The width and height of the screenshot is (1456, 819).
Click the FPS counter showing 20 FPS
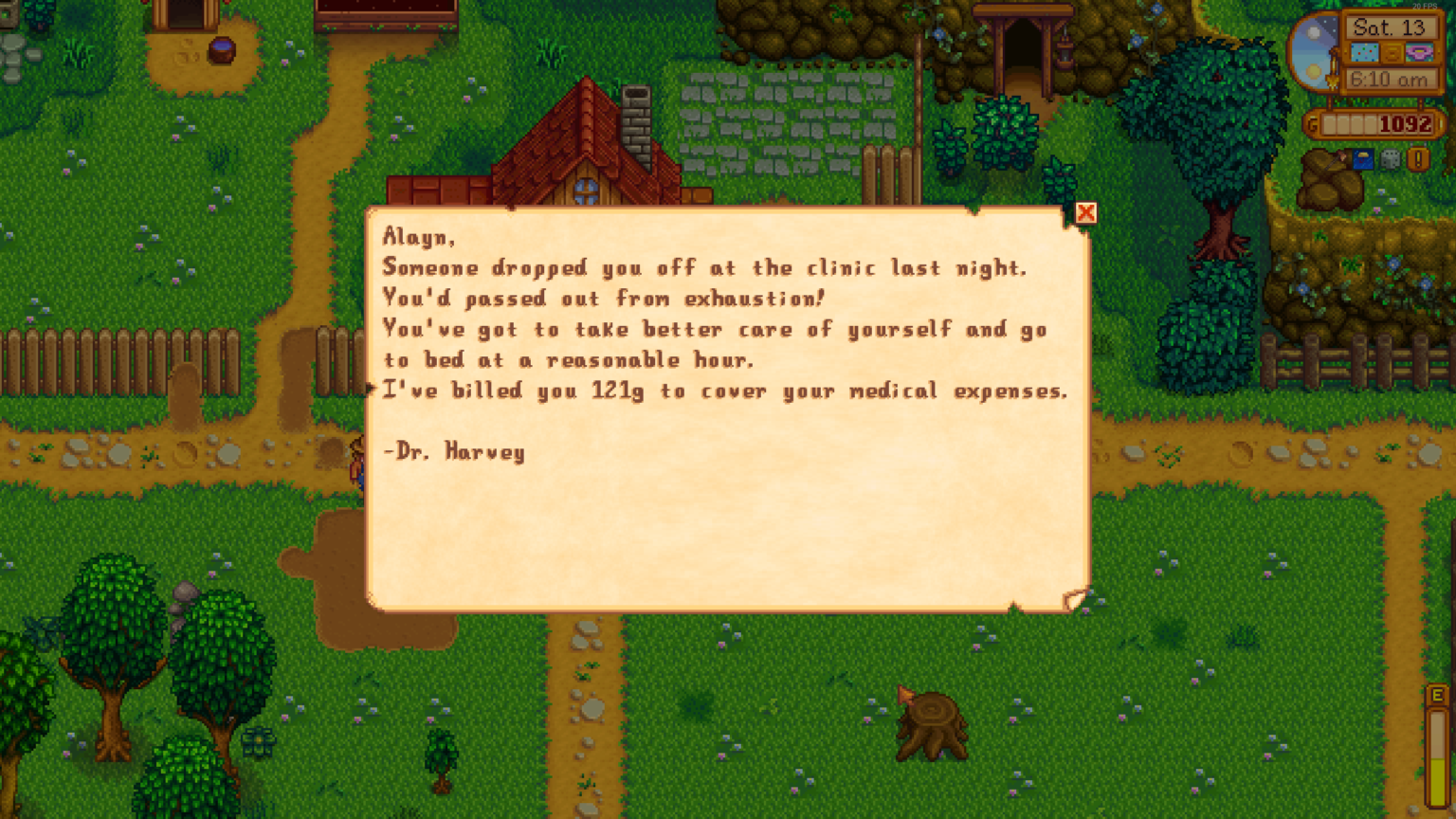pos(1426,7)
